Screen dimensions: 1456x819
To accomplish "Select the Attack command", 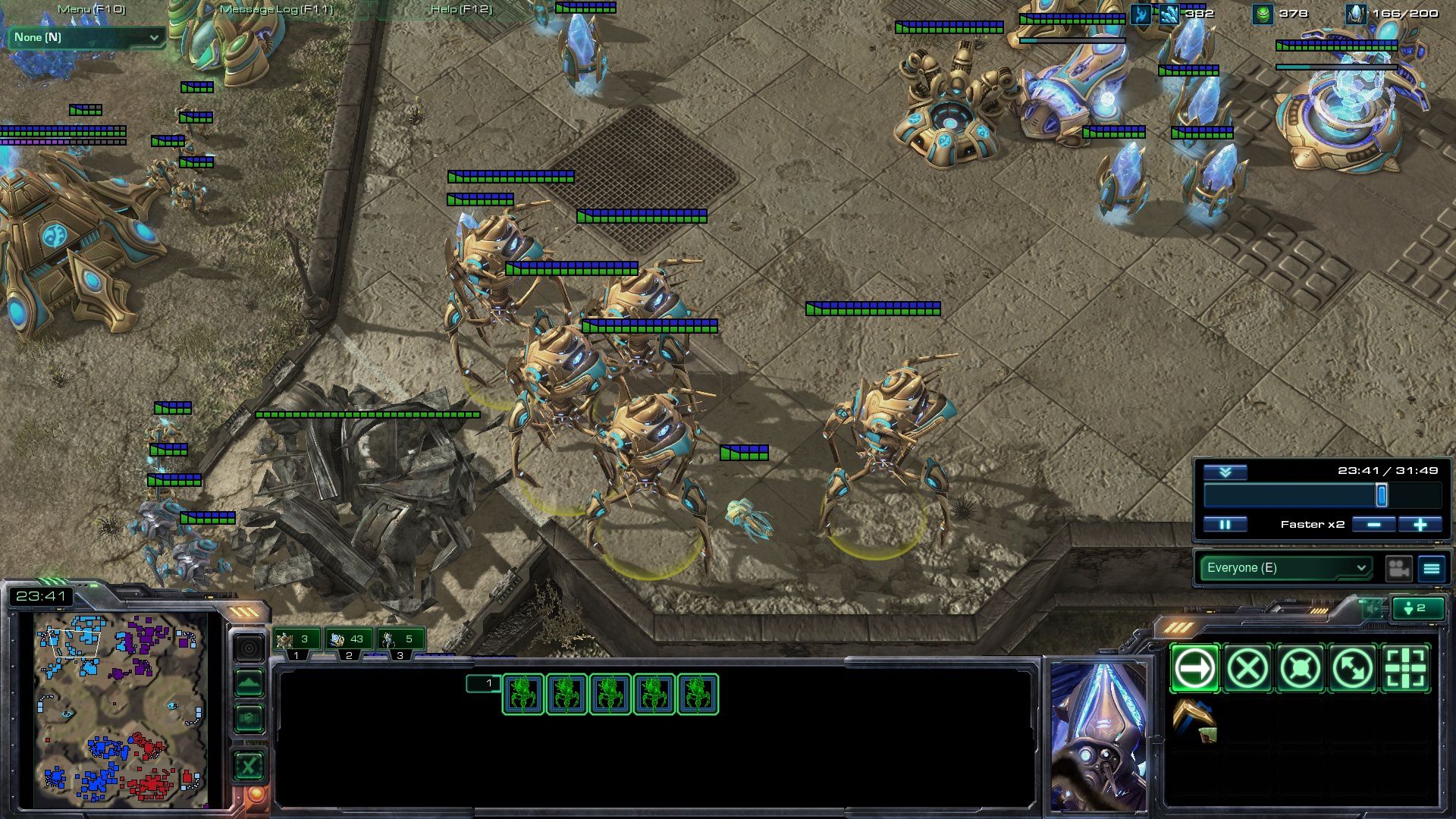I will tap(1405, 669).
